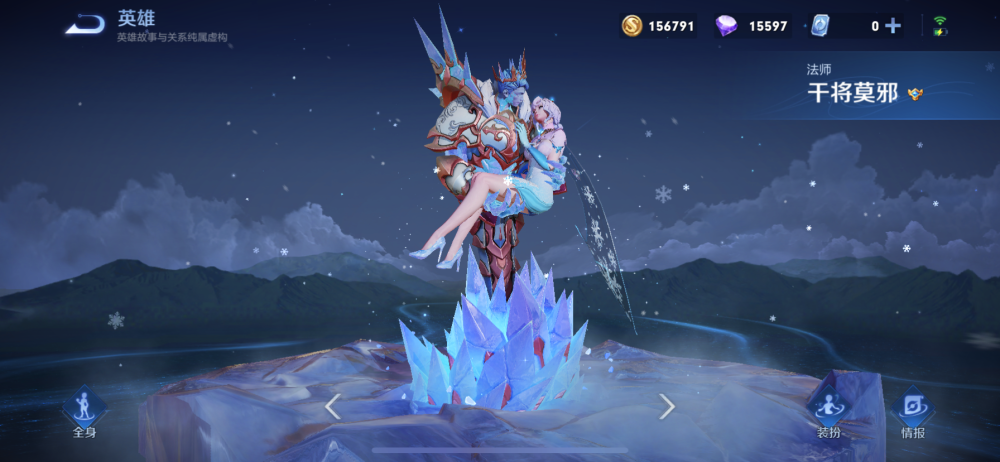Go back using the top-left return arrow
This screenshot has width=1000, height=462.
[x=85, y=25]
